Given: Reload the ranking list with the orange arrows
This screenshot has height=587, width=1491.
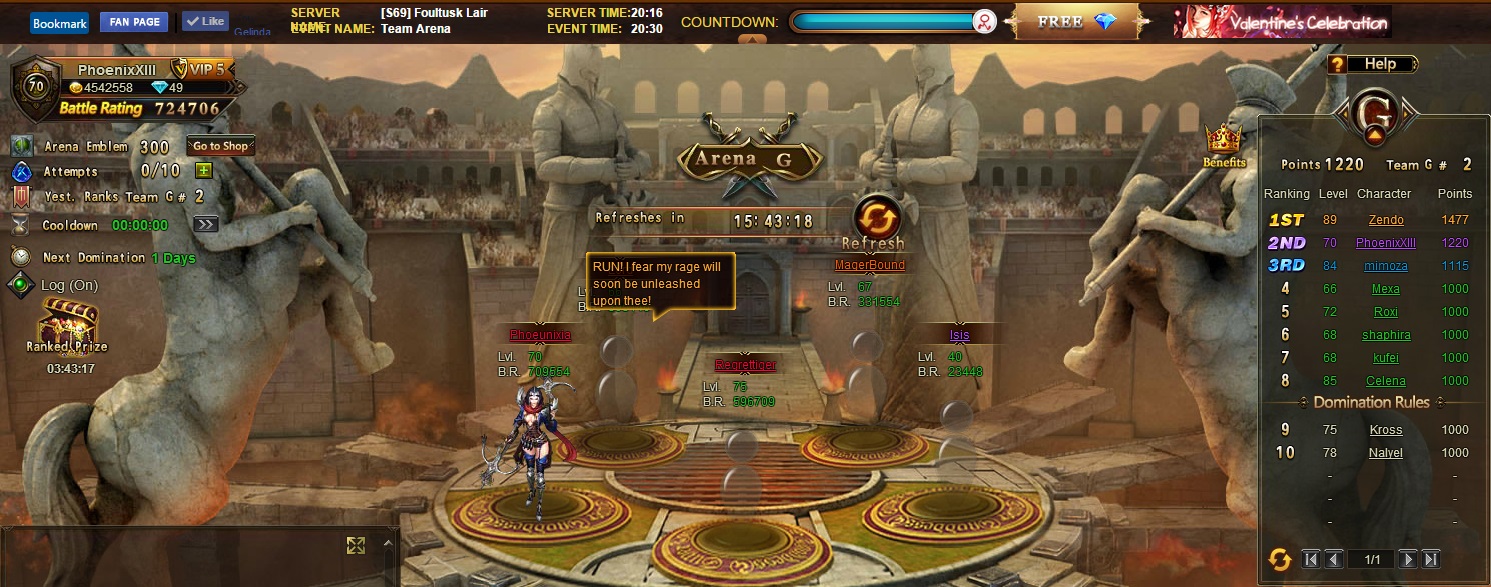Looking at the screenshot, I should [1279, 559].
